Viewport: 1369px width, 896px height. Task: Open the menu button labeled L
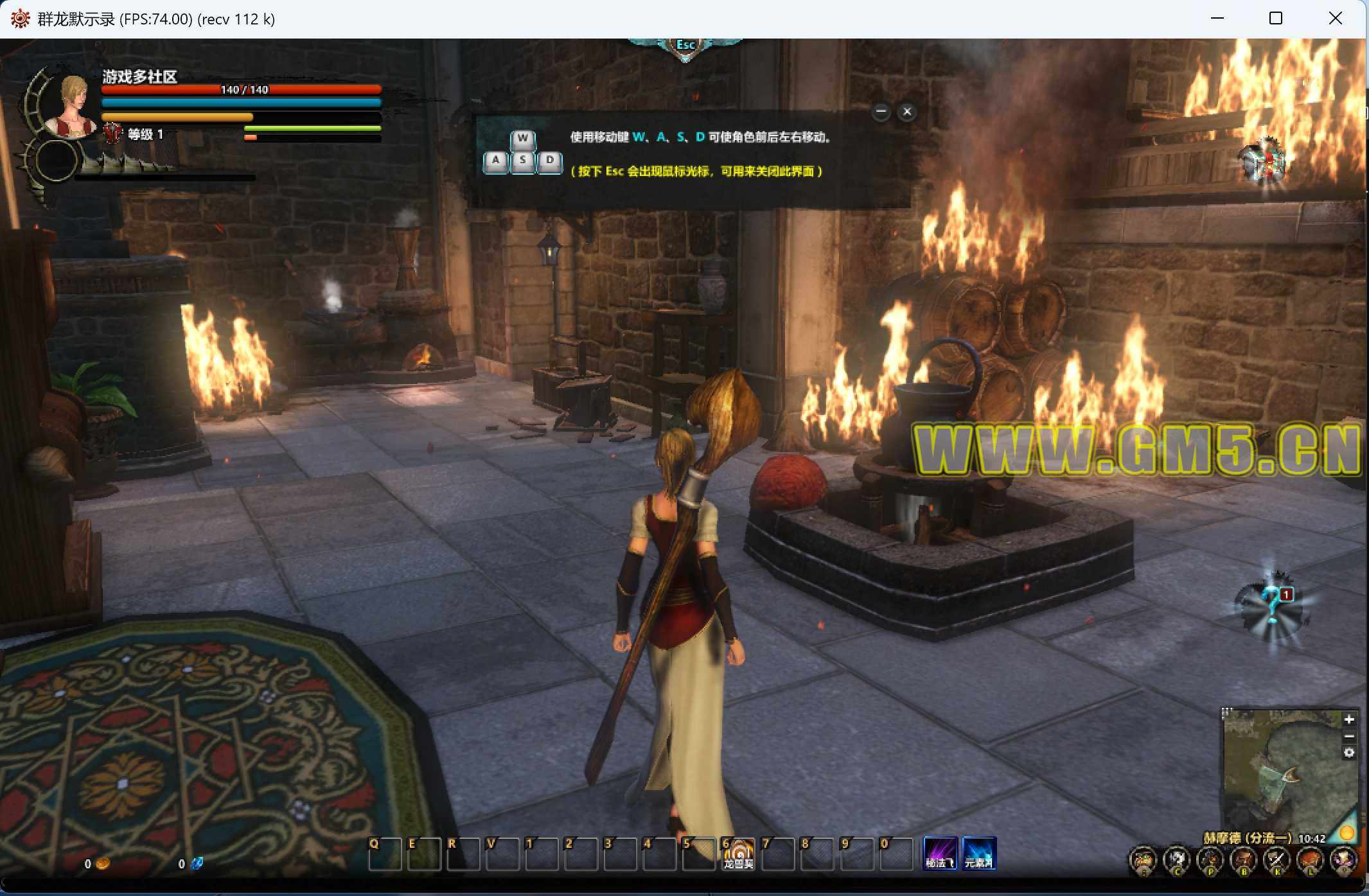point(1310,859)
